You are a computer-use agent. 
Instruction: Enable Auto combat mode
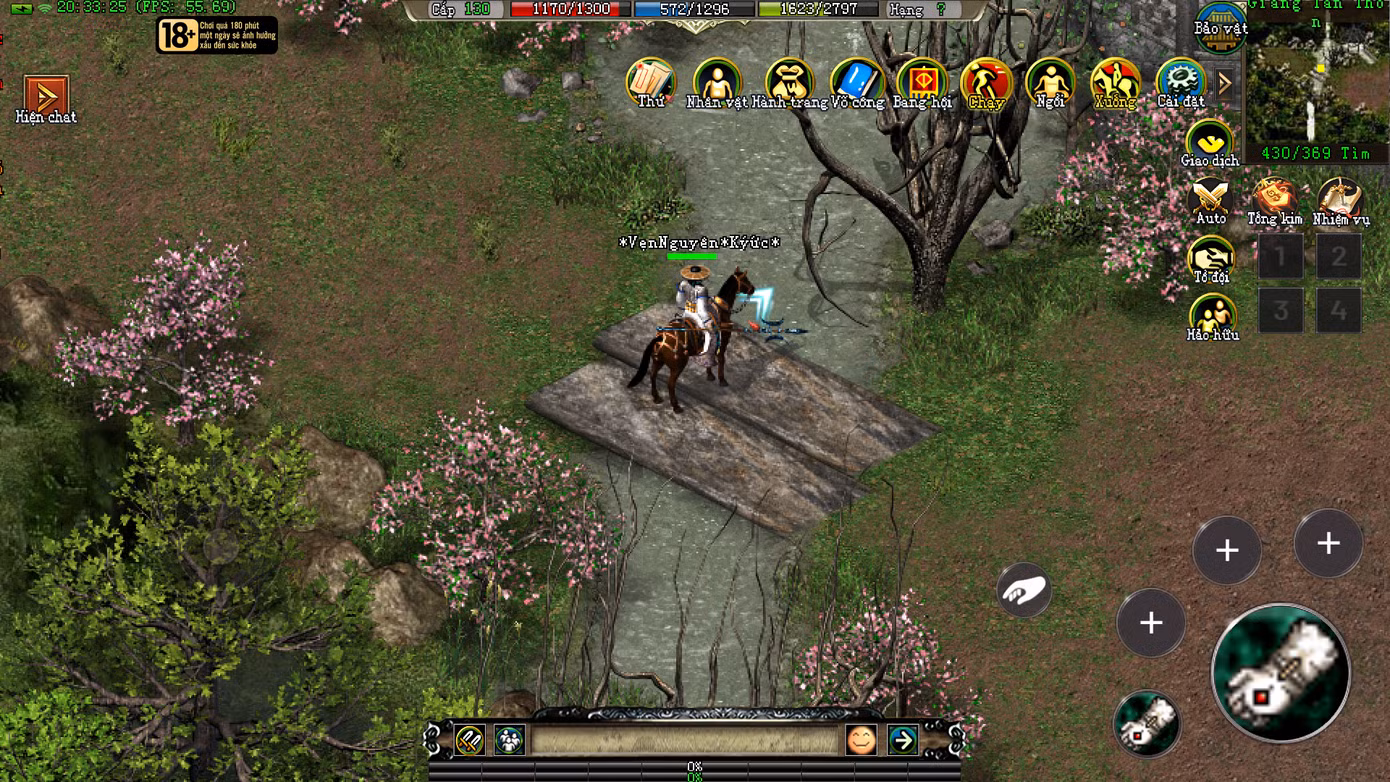tap(1209, 198)
